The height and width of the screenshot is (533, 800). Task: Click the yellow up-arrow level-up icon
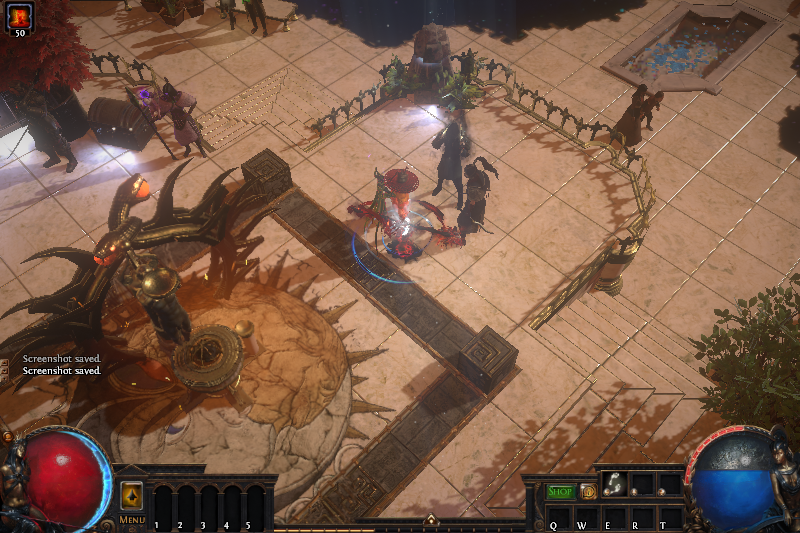(x=132, y=496)
